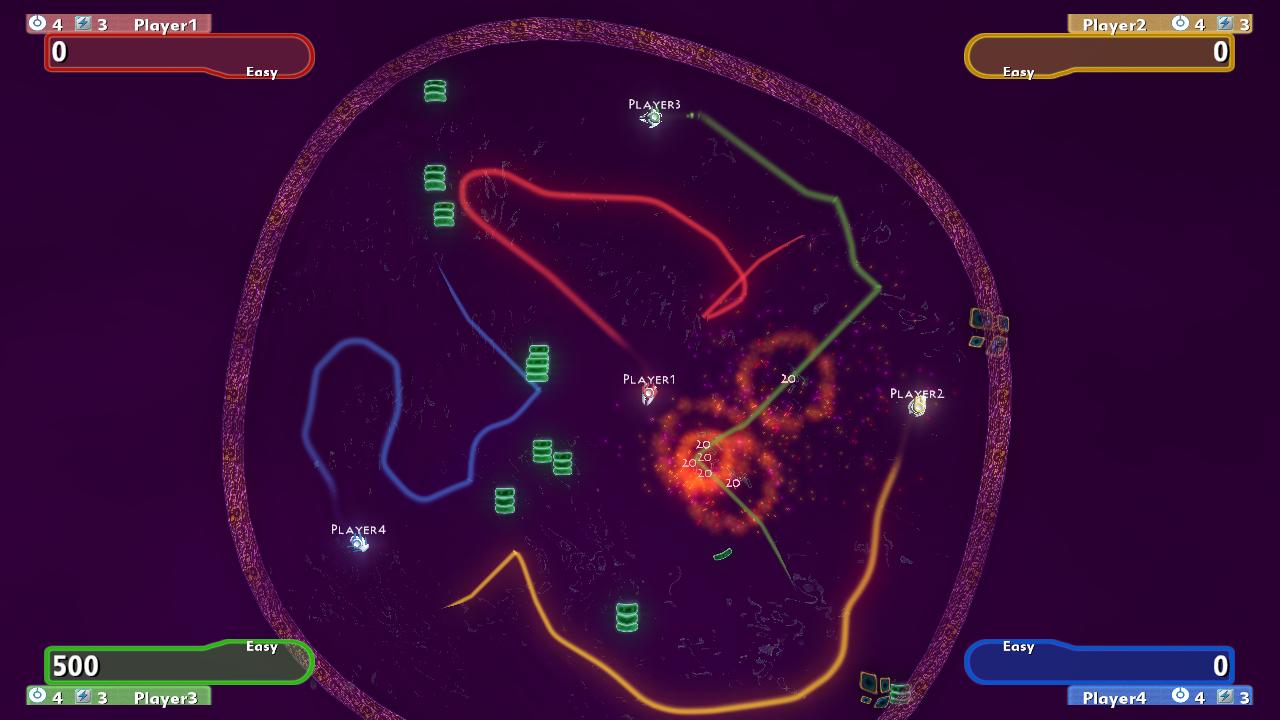Click the 500 score in Player3's green bar
Screen dimensions: 1280x720
tap(77, 665)
